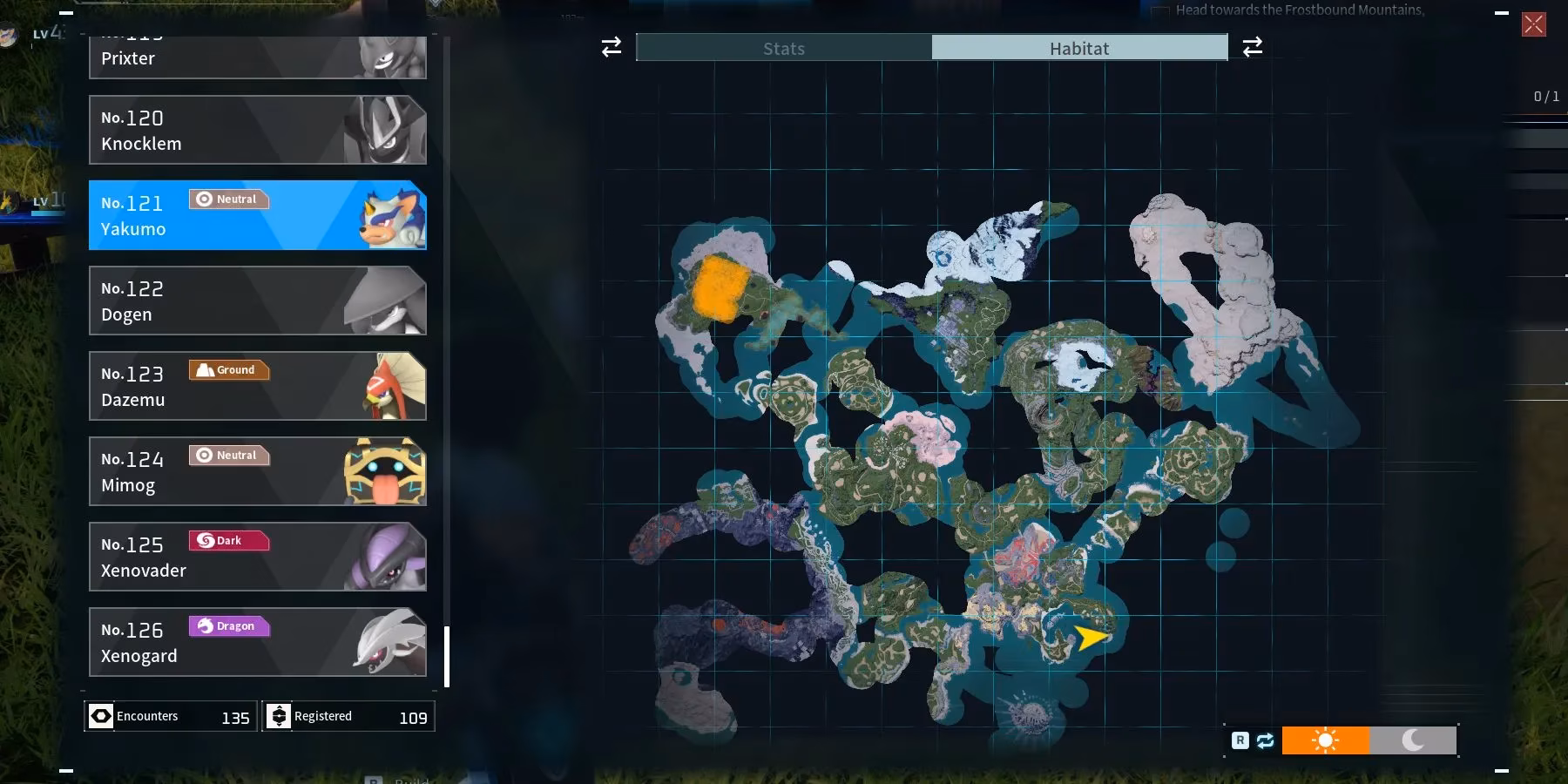Switch to the Stats tab
The image size is (1568, 784).
(x=784, y=48)
